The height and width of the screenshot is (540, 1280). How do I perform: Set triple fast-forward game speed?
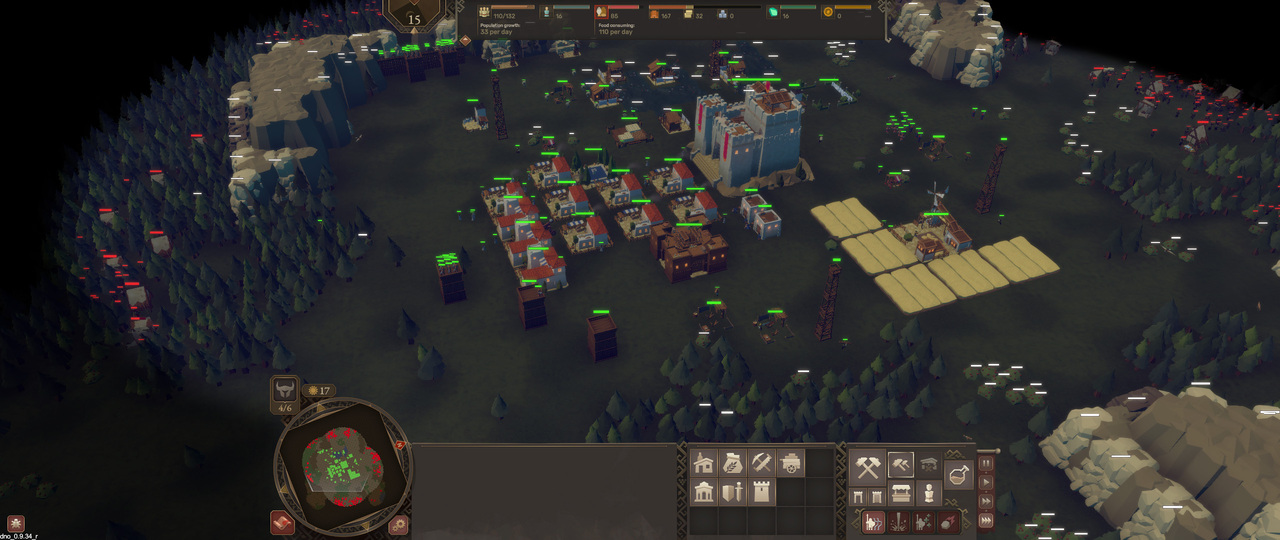click(986, 519)
